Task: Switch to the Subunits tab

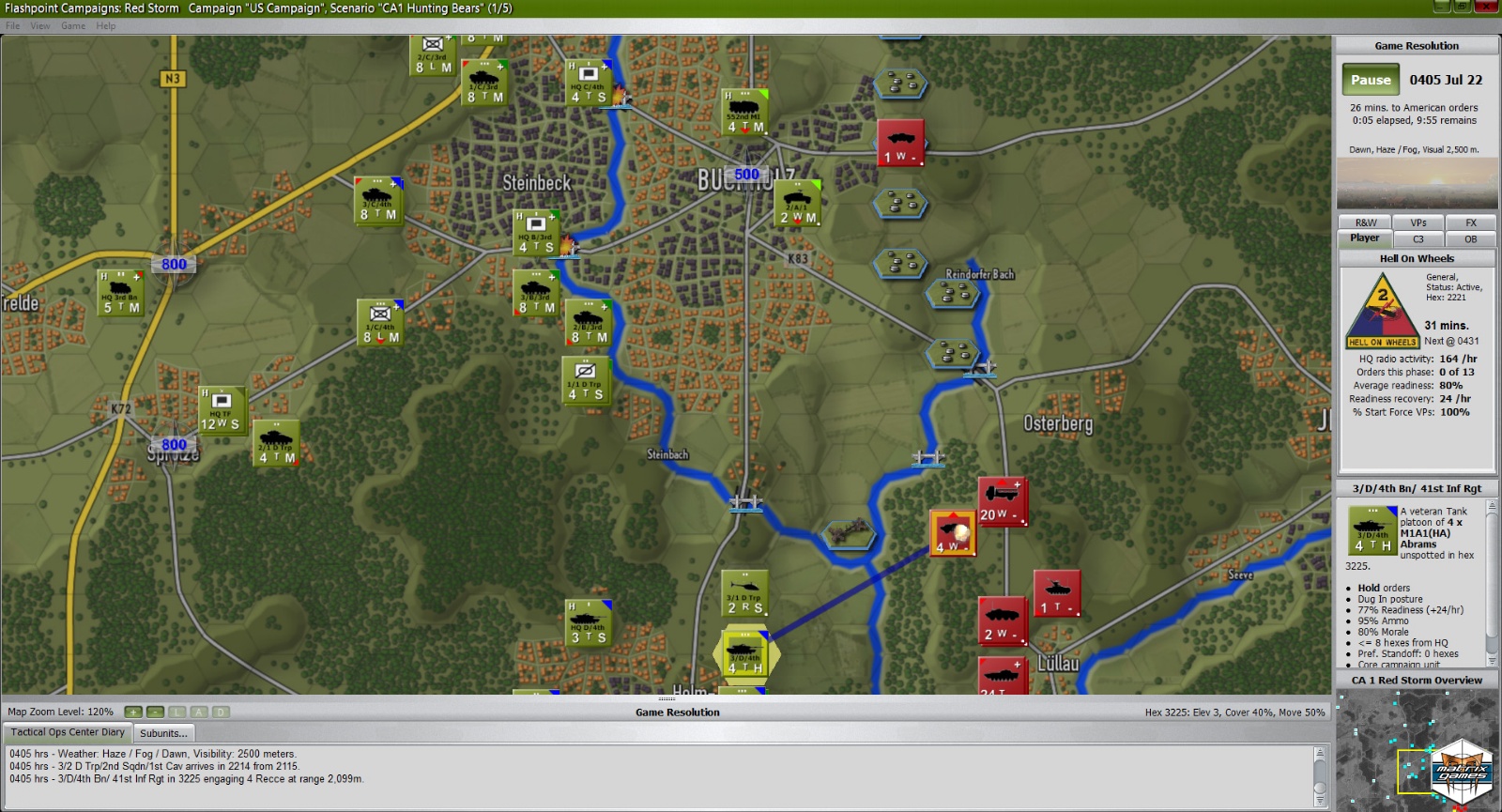Action: (x=163, y=732)
